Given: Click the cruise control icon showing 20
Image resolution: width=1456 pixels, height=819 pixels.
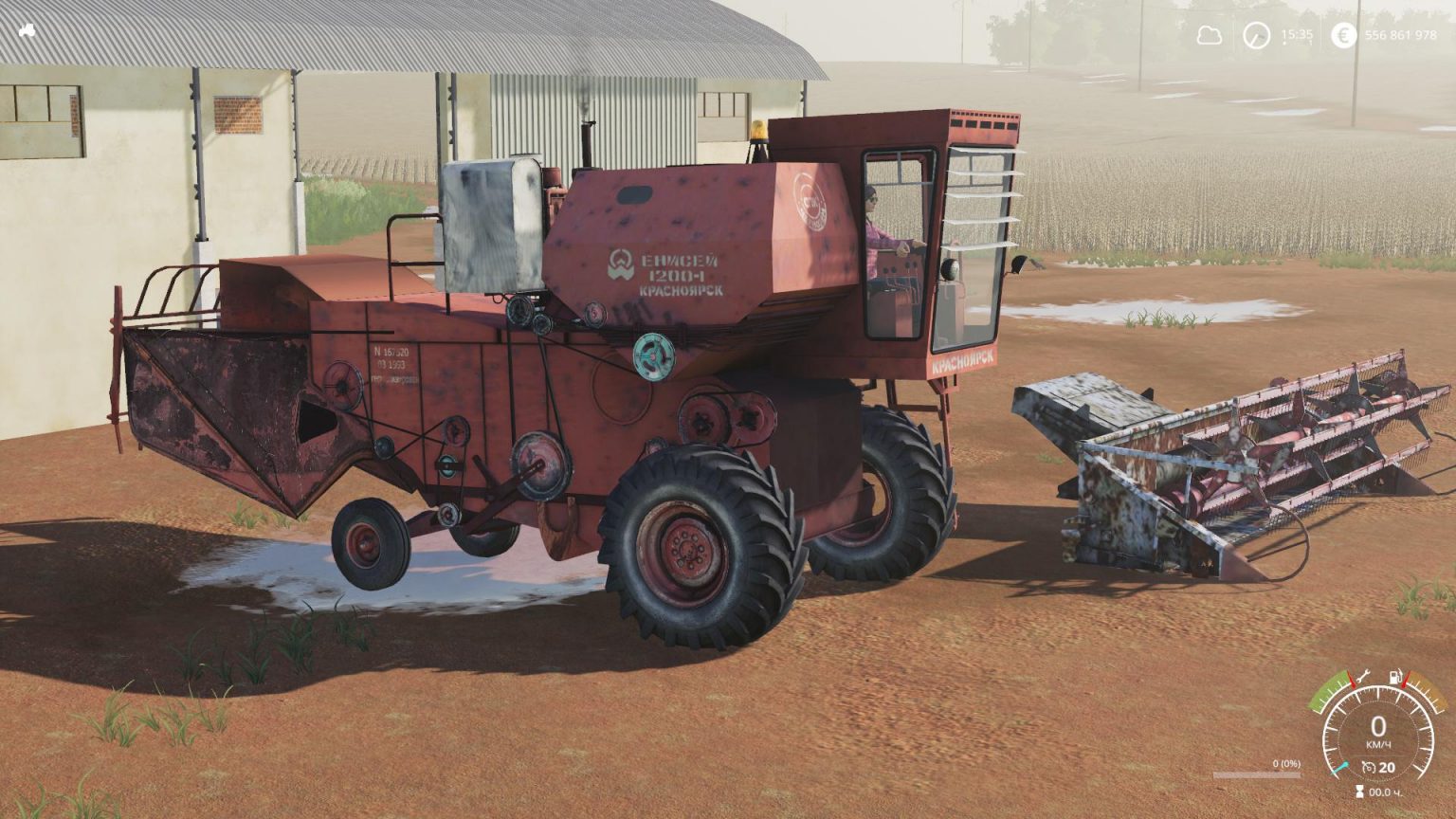Looking at the screenshot, I should (x=1369, y=765).
